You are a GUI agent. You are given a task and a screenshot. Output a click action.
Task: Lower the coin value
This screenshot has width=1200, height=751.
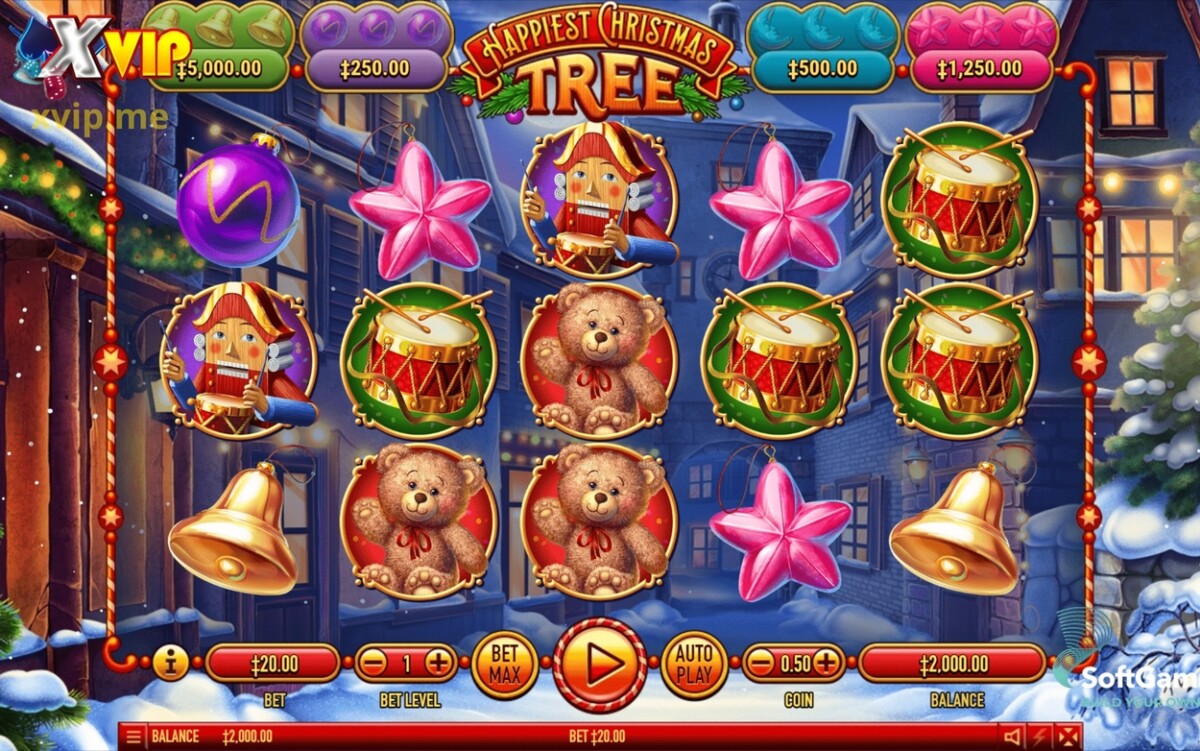click(x=762, y=663)
